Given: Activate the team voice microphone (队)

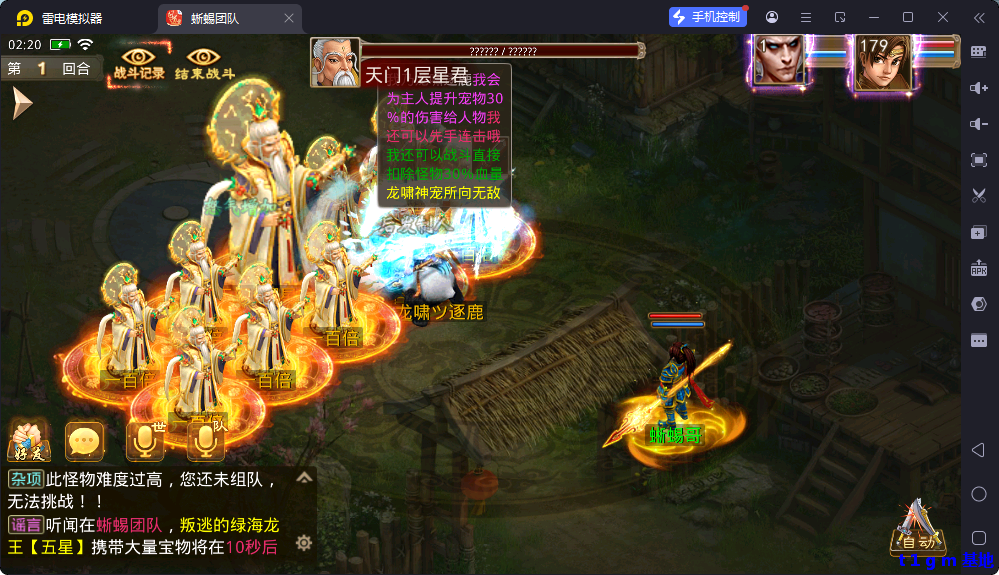Looking at the screenshot, I should coord(206,441).
